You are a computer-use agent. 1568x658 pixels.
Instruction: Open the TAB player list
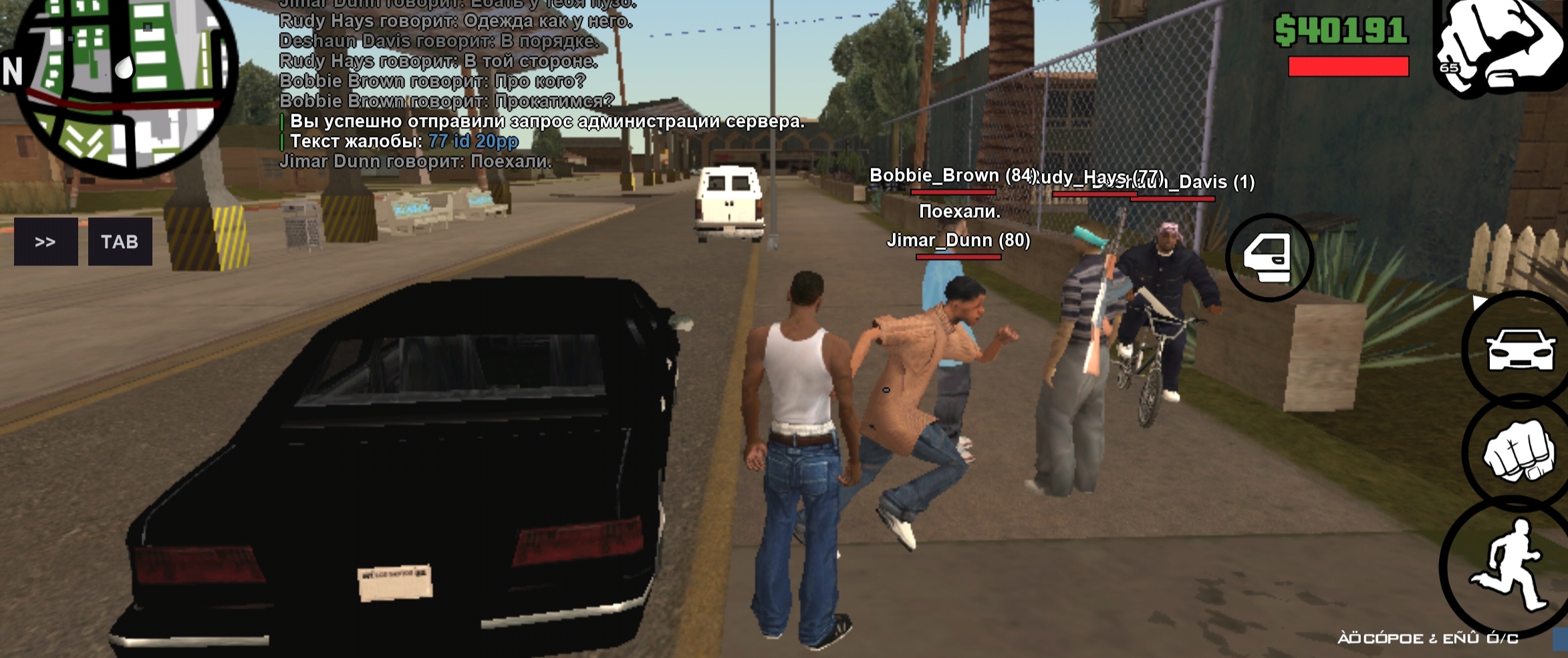[x=120, y=241]
